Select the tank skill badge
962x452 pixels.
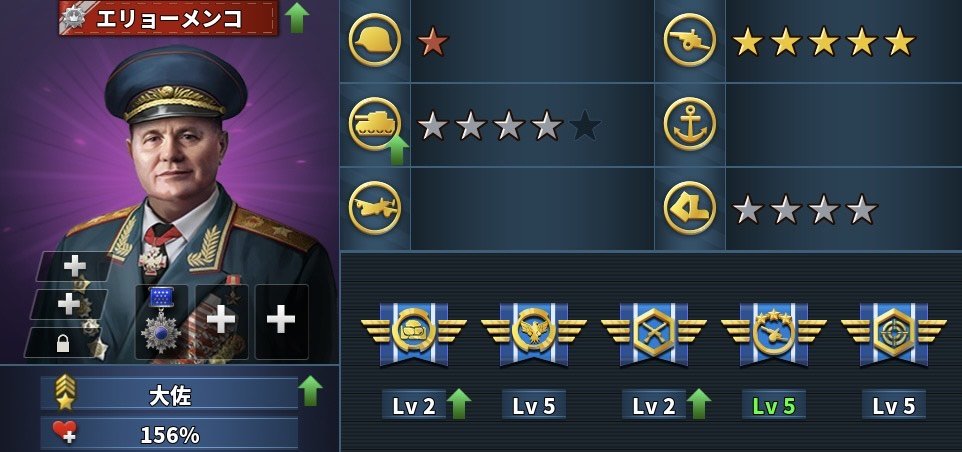(x=413, y=331)
